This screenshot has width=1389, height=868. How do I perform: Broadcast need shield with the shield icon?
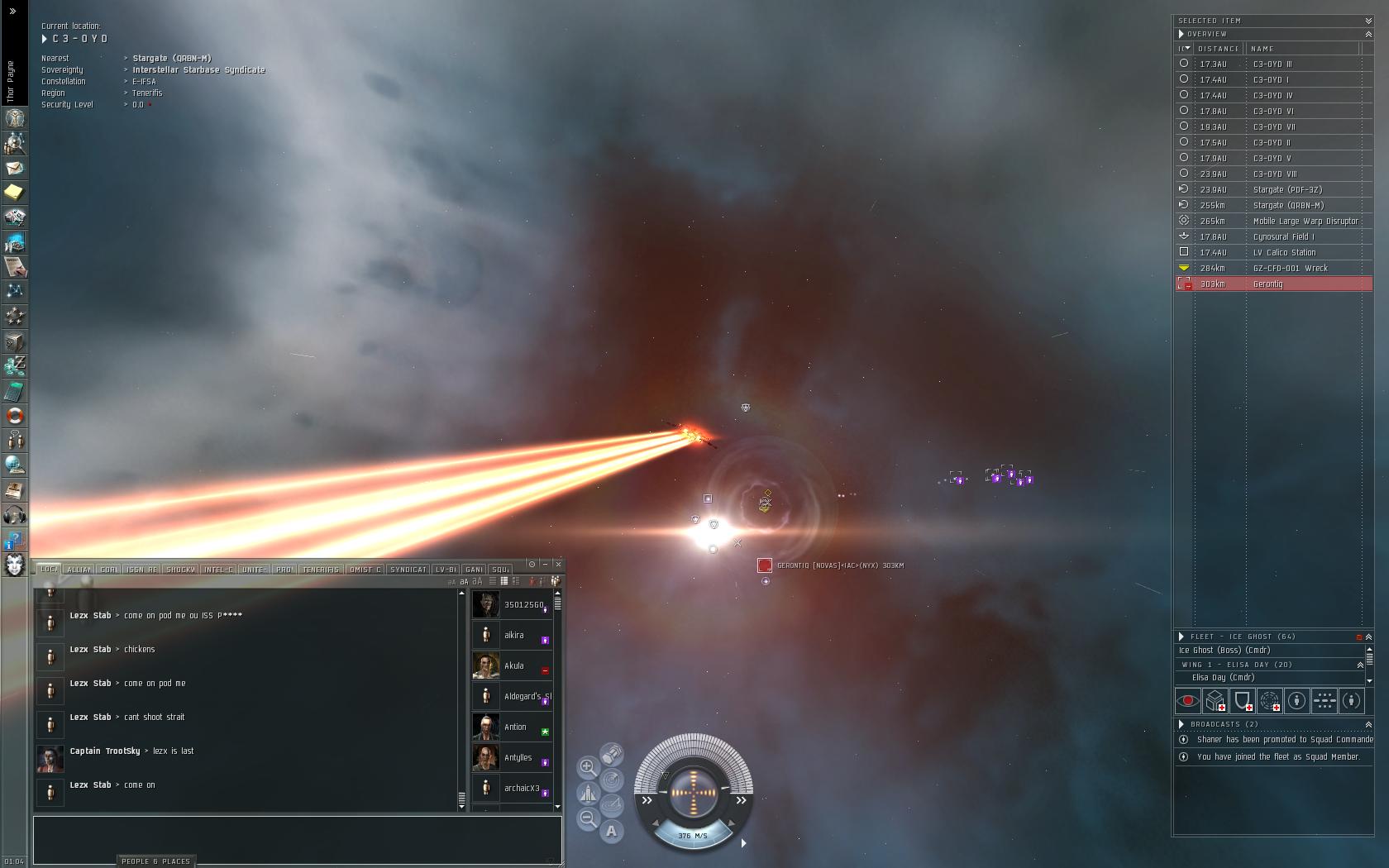(x=1243, y=701)
